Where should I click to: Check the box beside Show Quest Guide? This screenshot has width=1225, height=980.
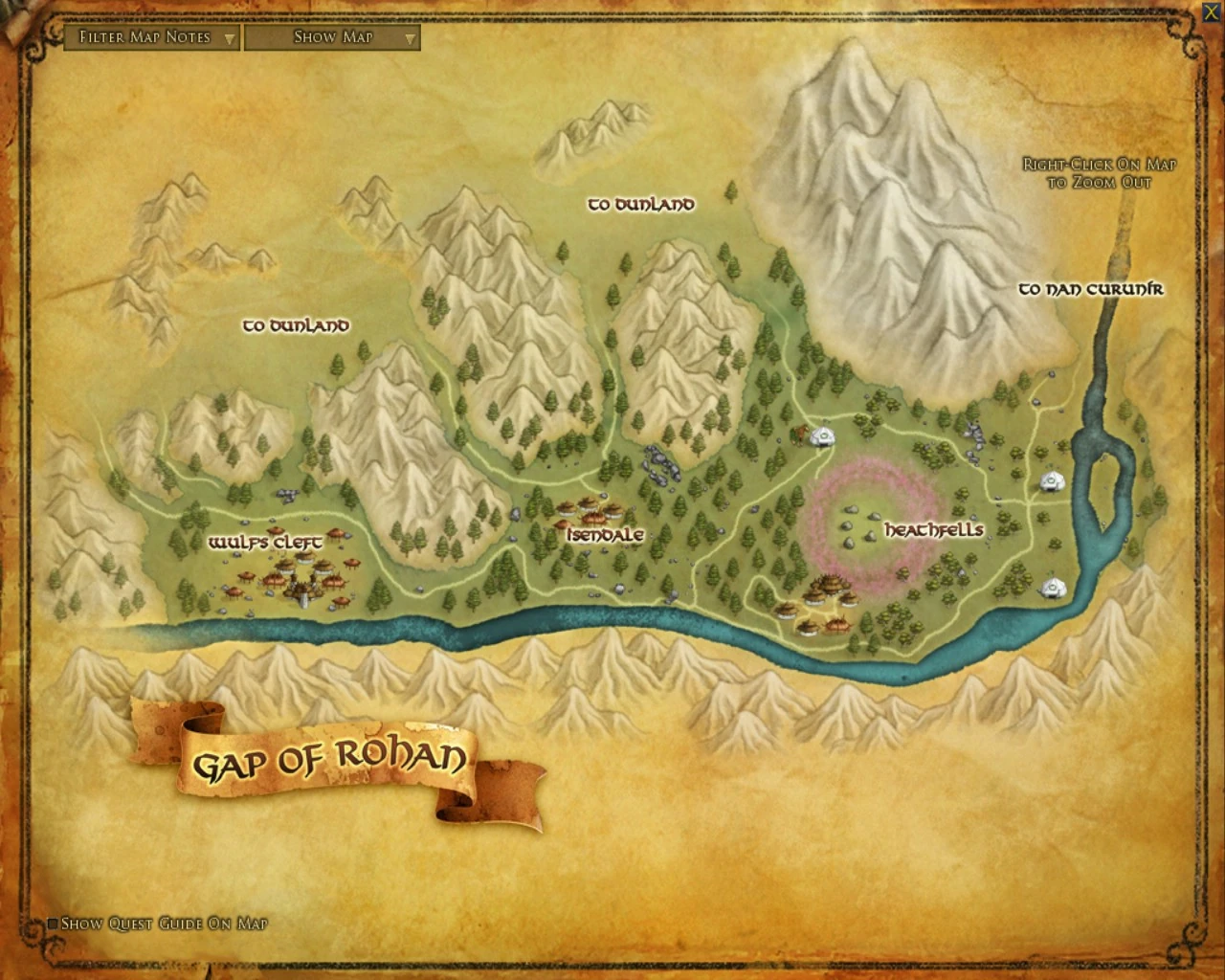pos(53,924)
